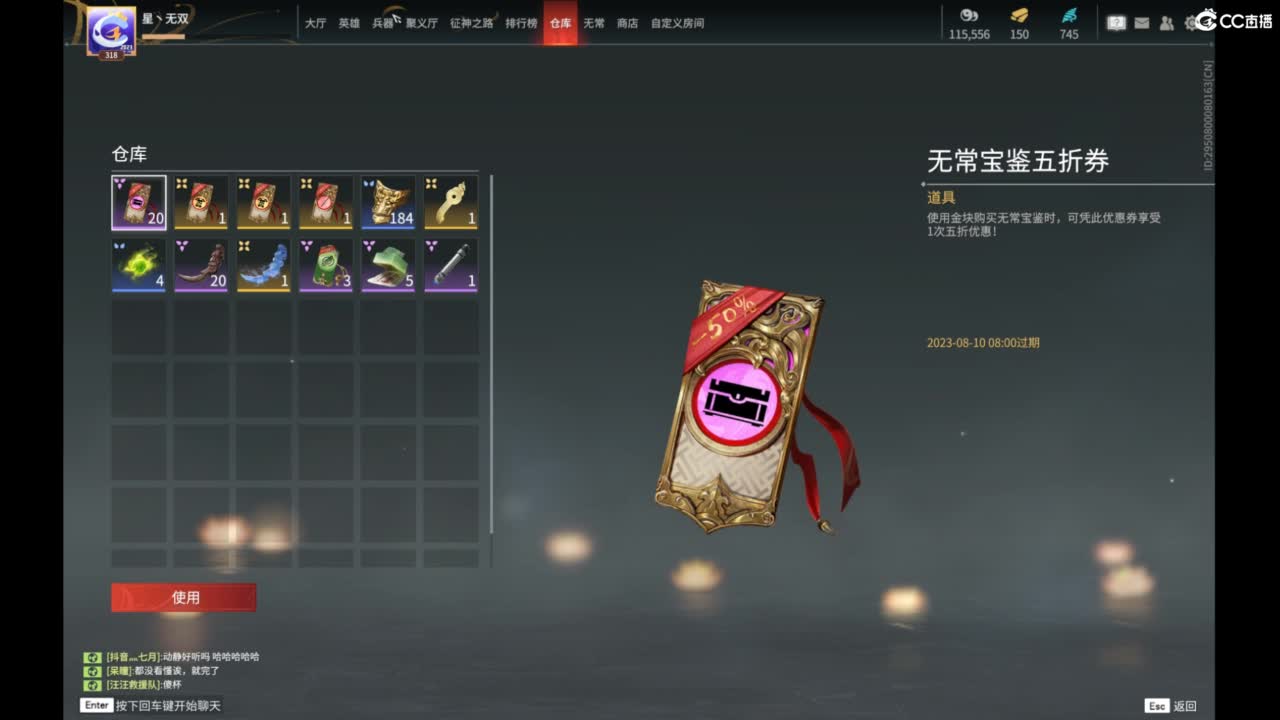Click the CC直播 livestream logo

(x=1237, y=22)
